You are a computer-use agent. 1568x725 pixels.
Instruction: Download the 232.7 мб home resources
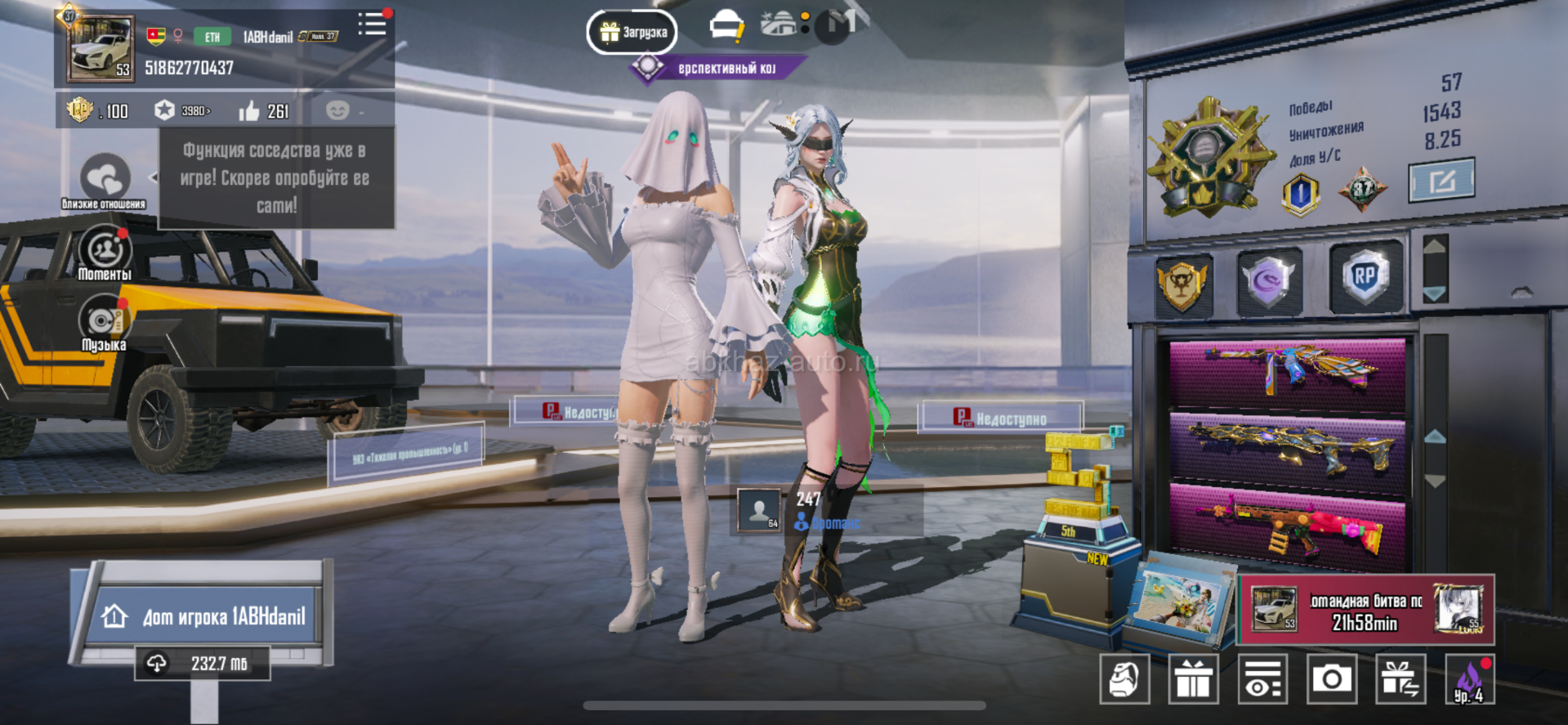pyautogui.click(x=203, y=663)
